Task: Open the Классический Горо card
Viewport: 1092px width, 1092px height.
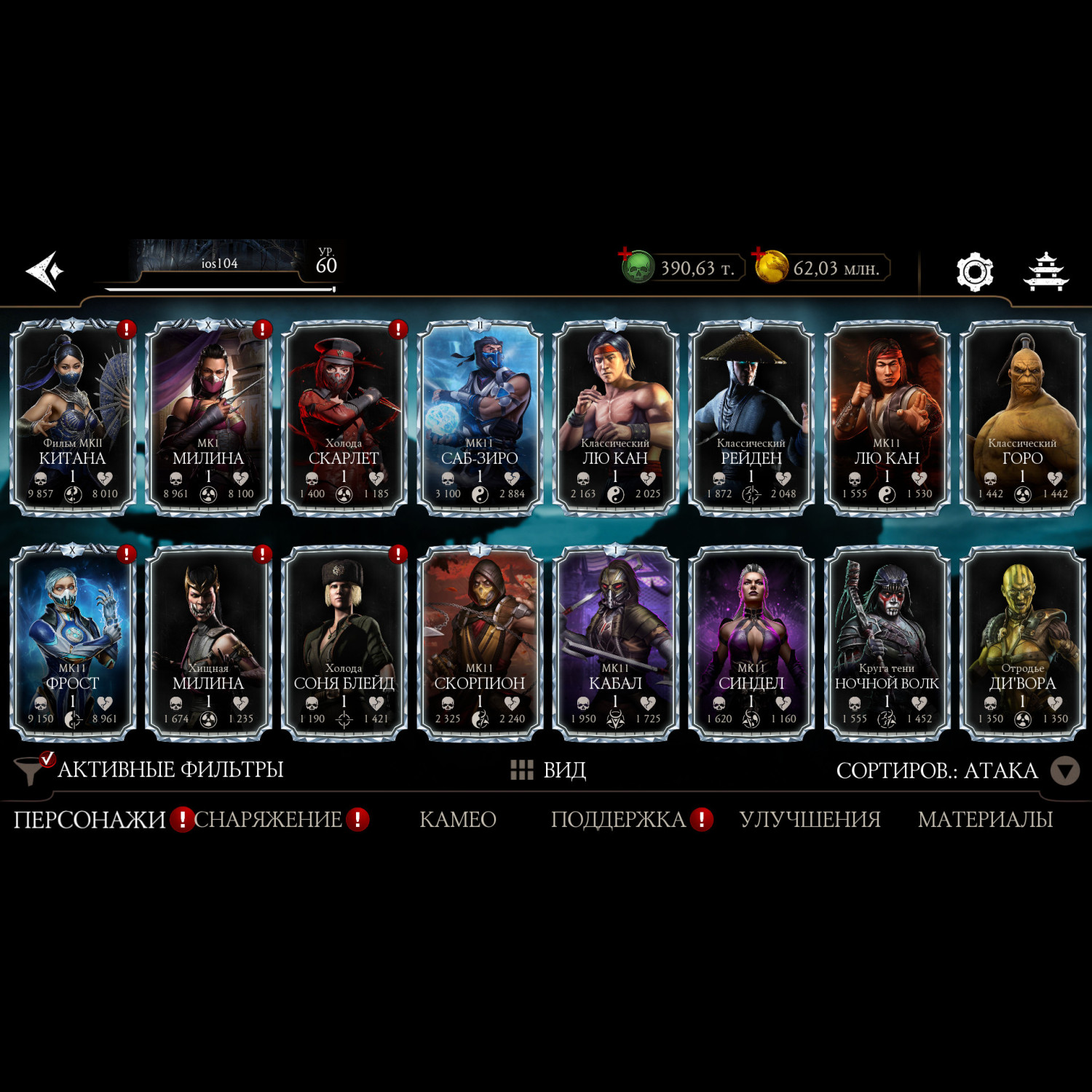Action: (1022, 417)
